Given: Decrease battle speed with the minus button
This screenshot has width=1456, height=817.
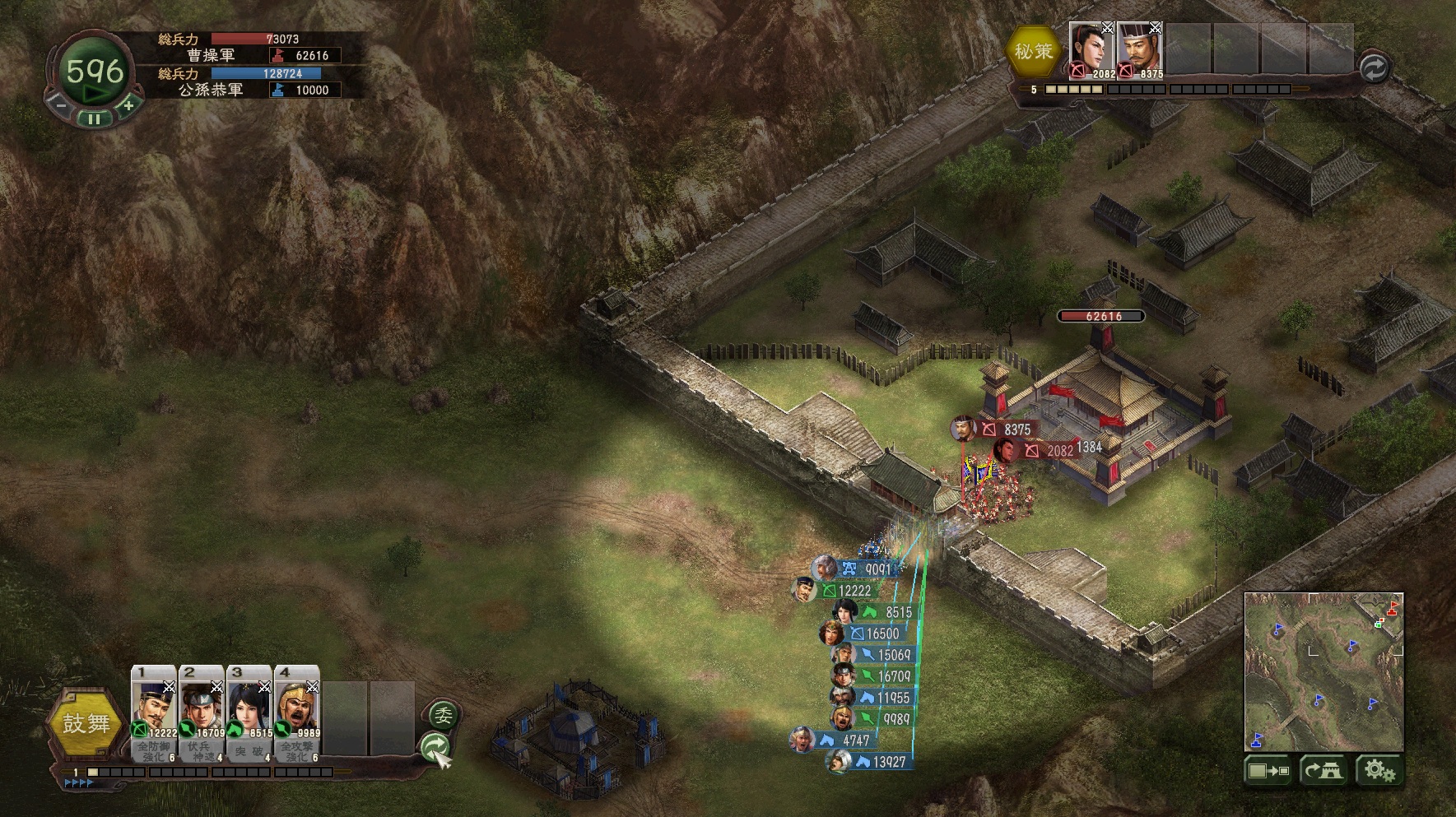Looking at the screenshot, I should pos(58,105).
